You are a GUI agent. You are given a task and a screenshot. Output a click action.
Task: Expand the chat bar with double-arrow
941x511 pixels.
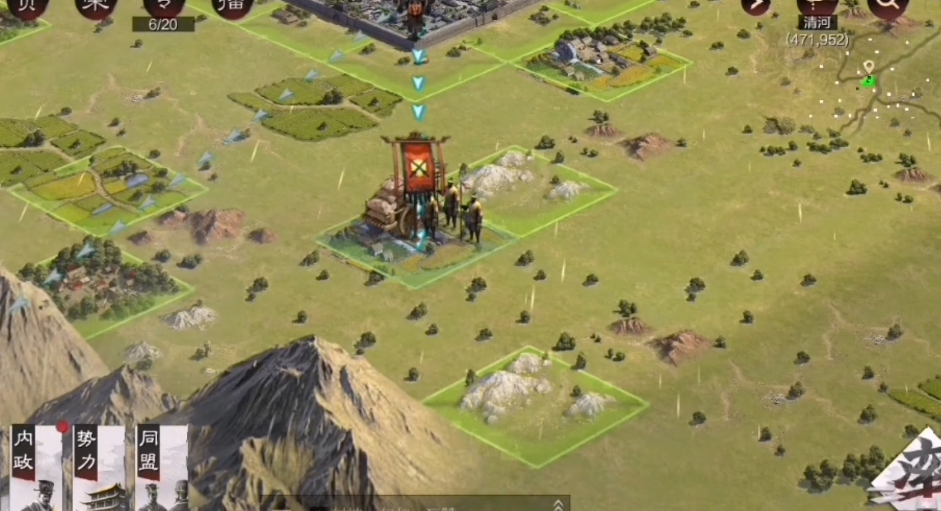coord(557,504)
